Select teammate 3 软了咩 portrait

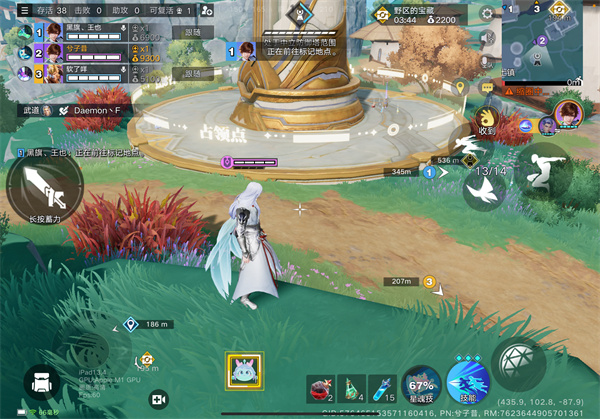tap(22, 72)
